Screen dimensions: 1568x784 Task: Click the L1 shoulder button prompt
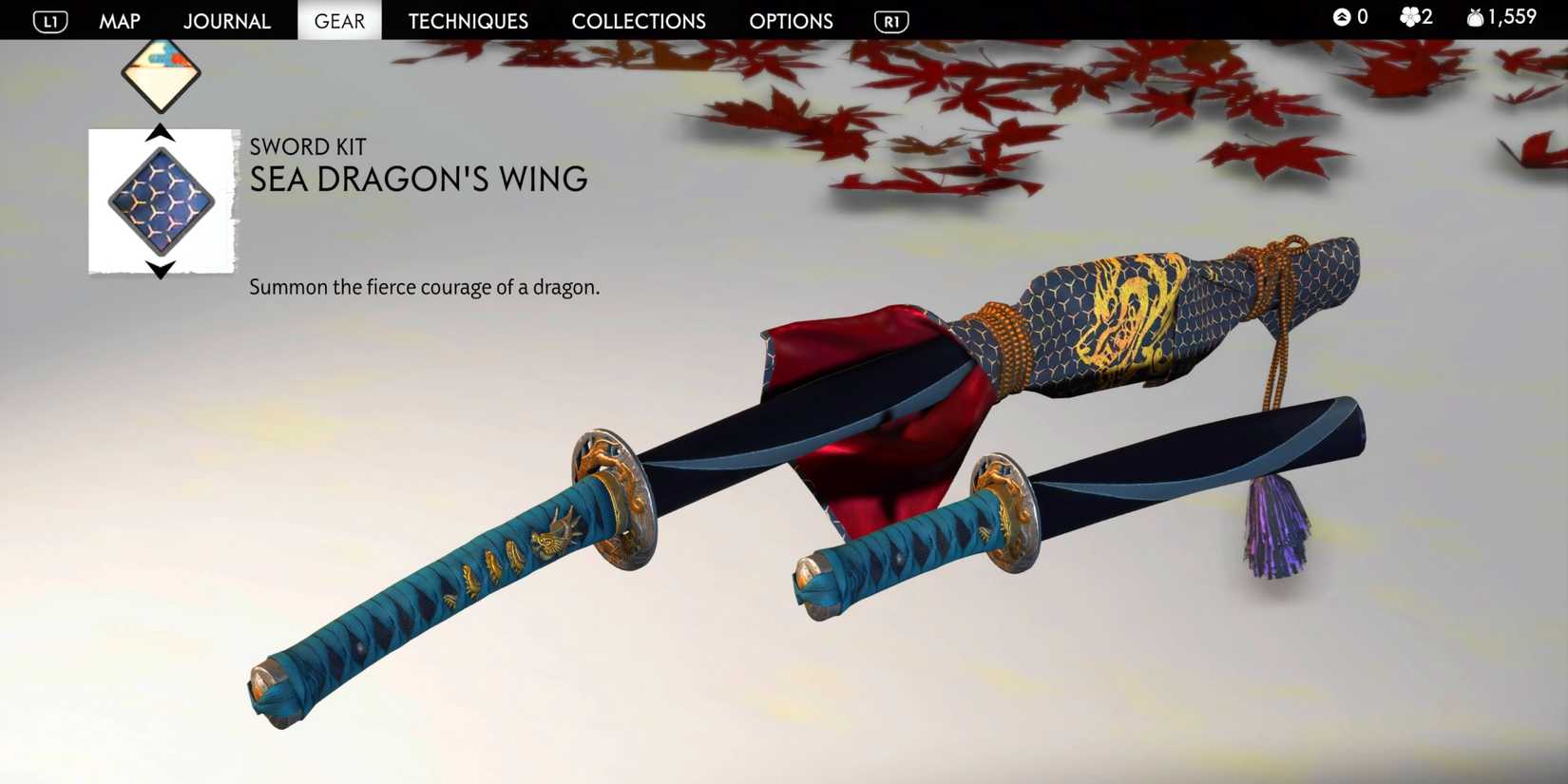48,19
